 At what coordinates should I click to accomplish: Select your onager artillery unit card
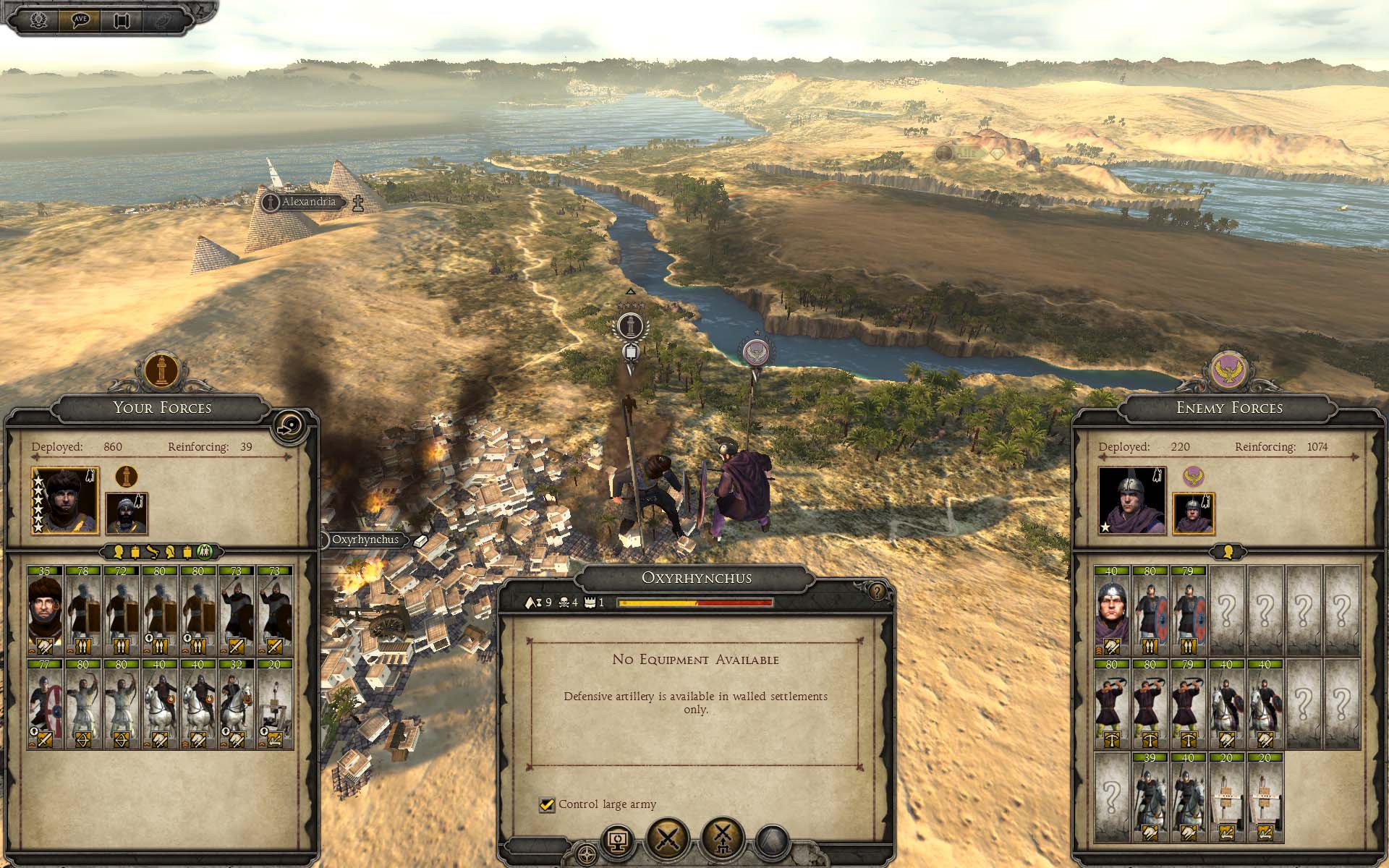point(275,703)
